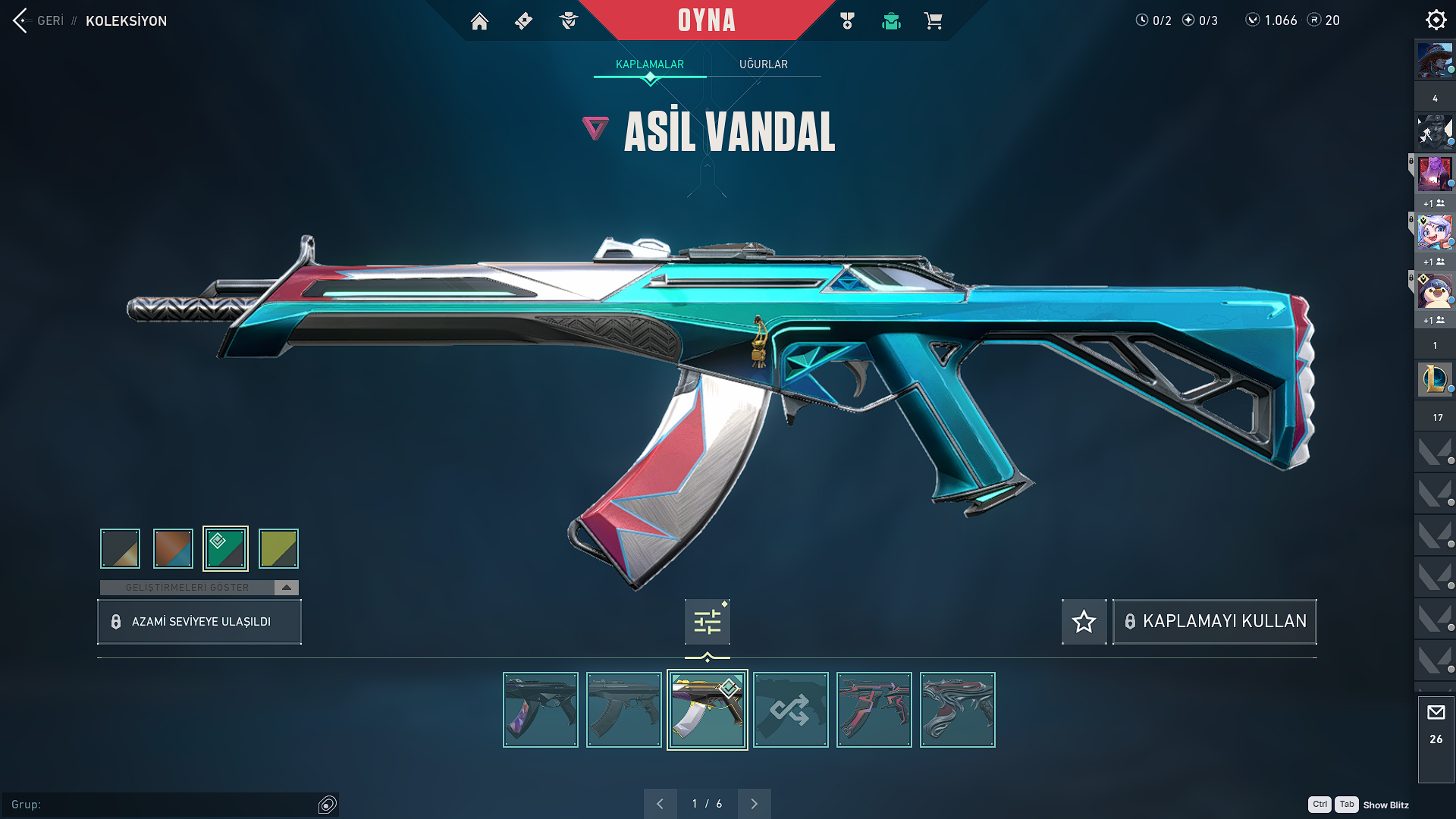Favorite this skin with the star button

click(x=1084, y=622)
